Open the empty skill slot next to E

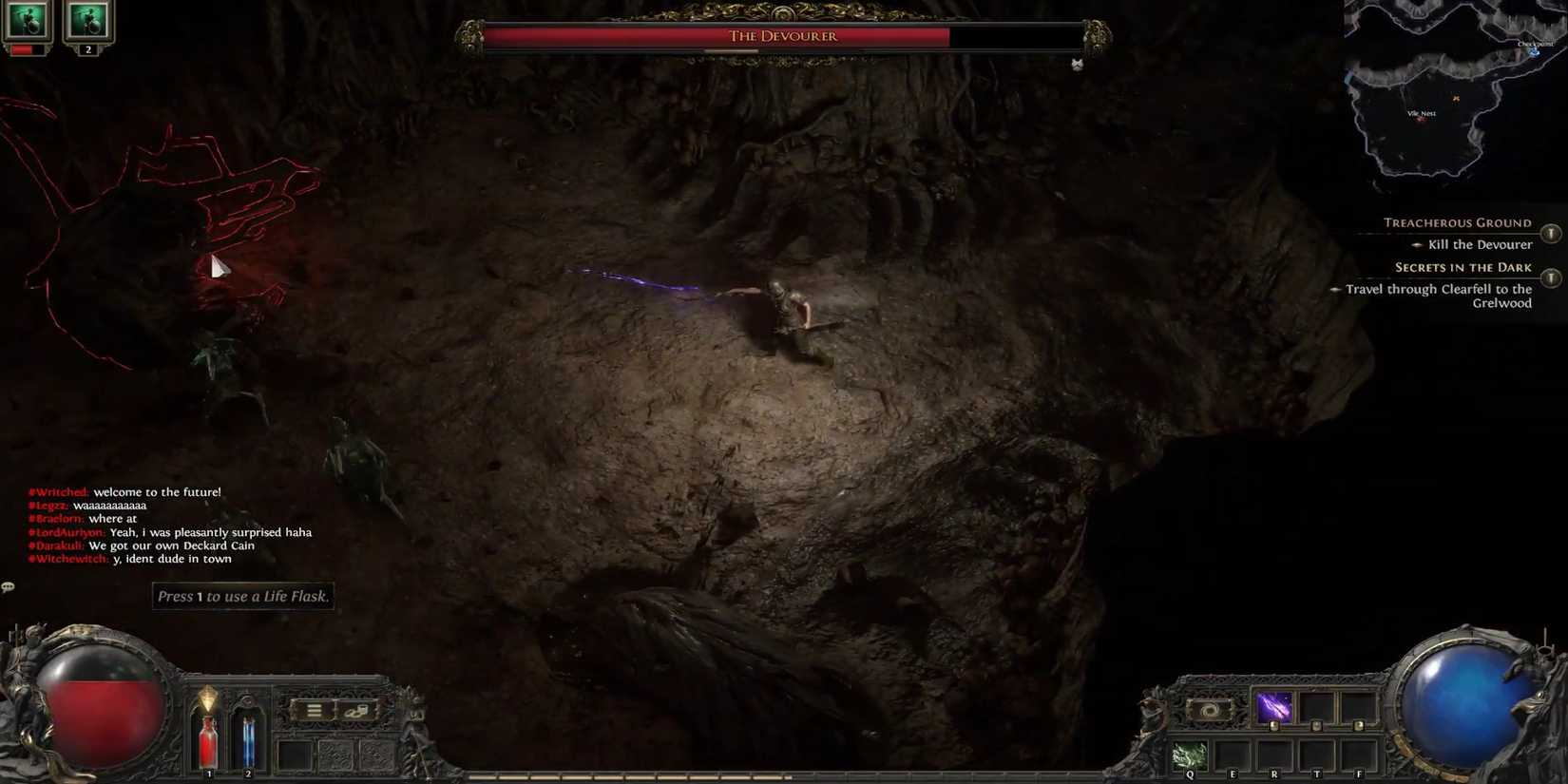pos(1233,756)
